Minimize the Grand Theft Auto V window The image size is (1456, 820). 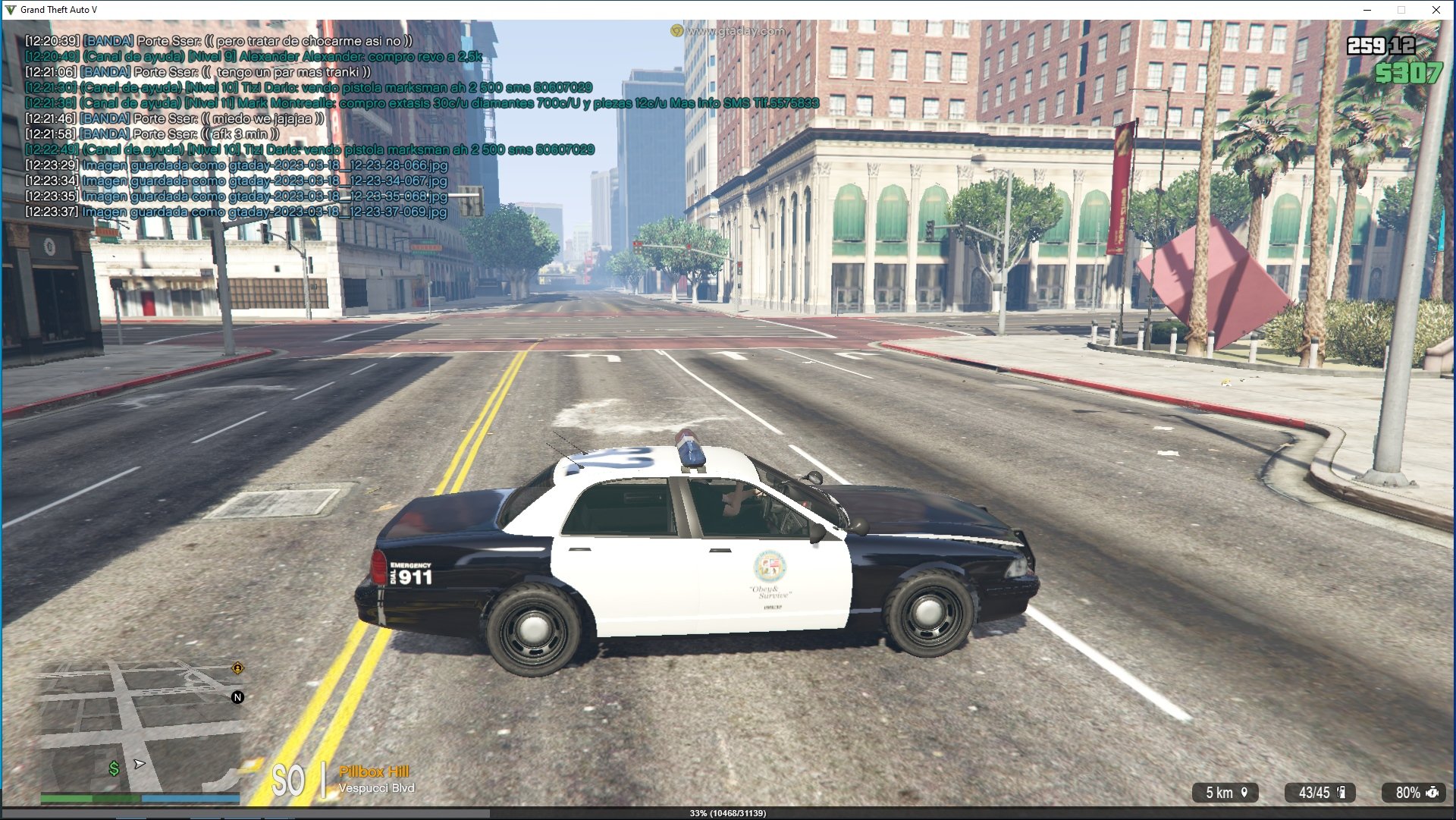1367,10
